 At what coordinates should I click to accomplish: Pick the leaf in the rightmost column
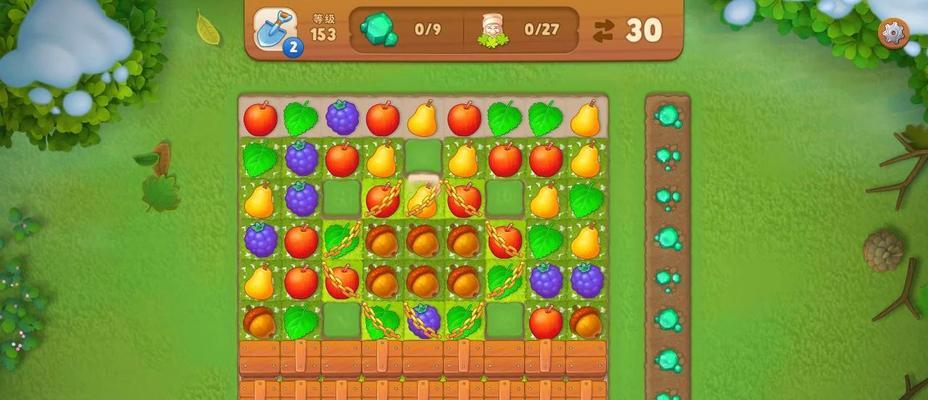click(x=586, y=199)
